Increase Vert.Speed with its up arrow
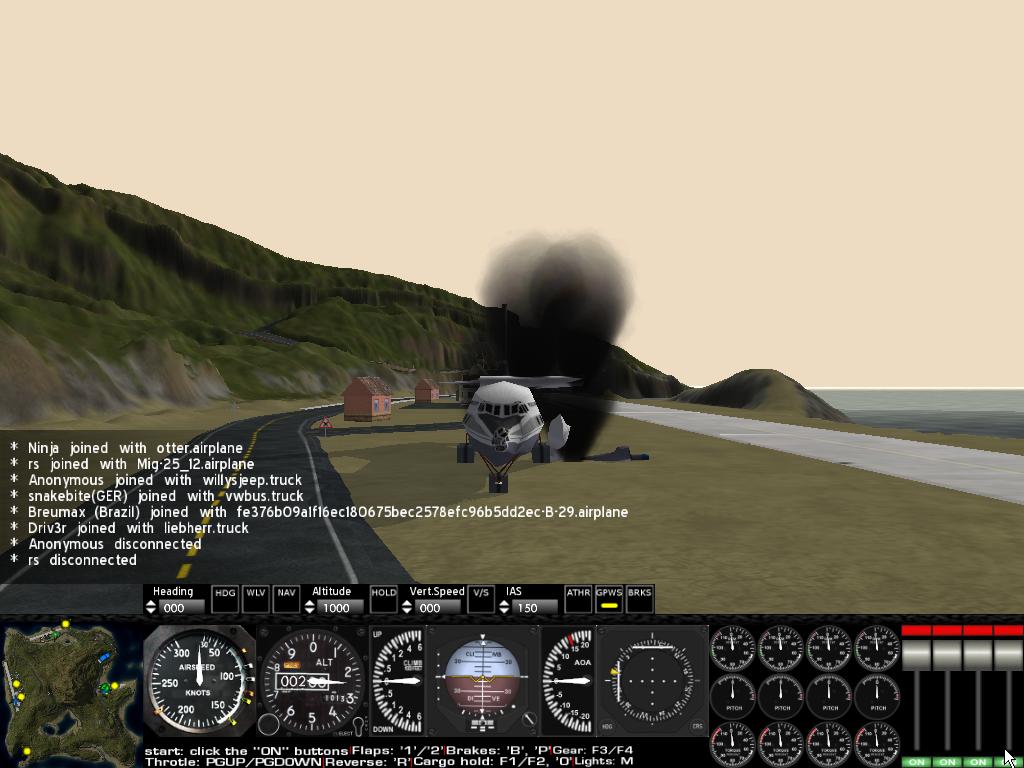Viewport: 1024px width, 768px height. (407, 603)
